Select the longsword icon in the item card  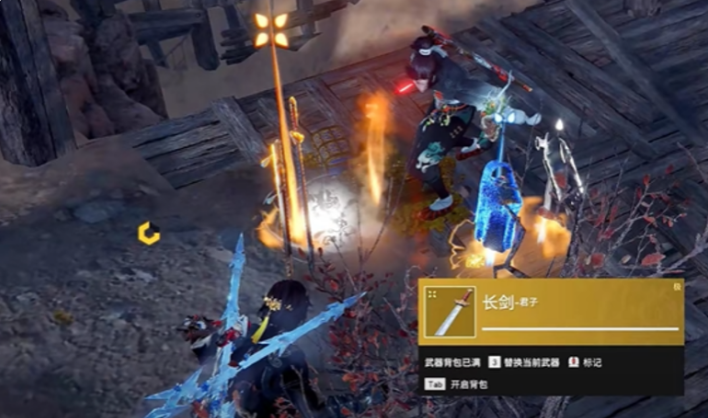(449, 312)
